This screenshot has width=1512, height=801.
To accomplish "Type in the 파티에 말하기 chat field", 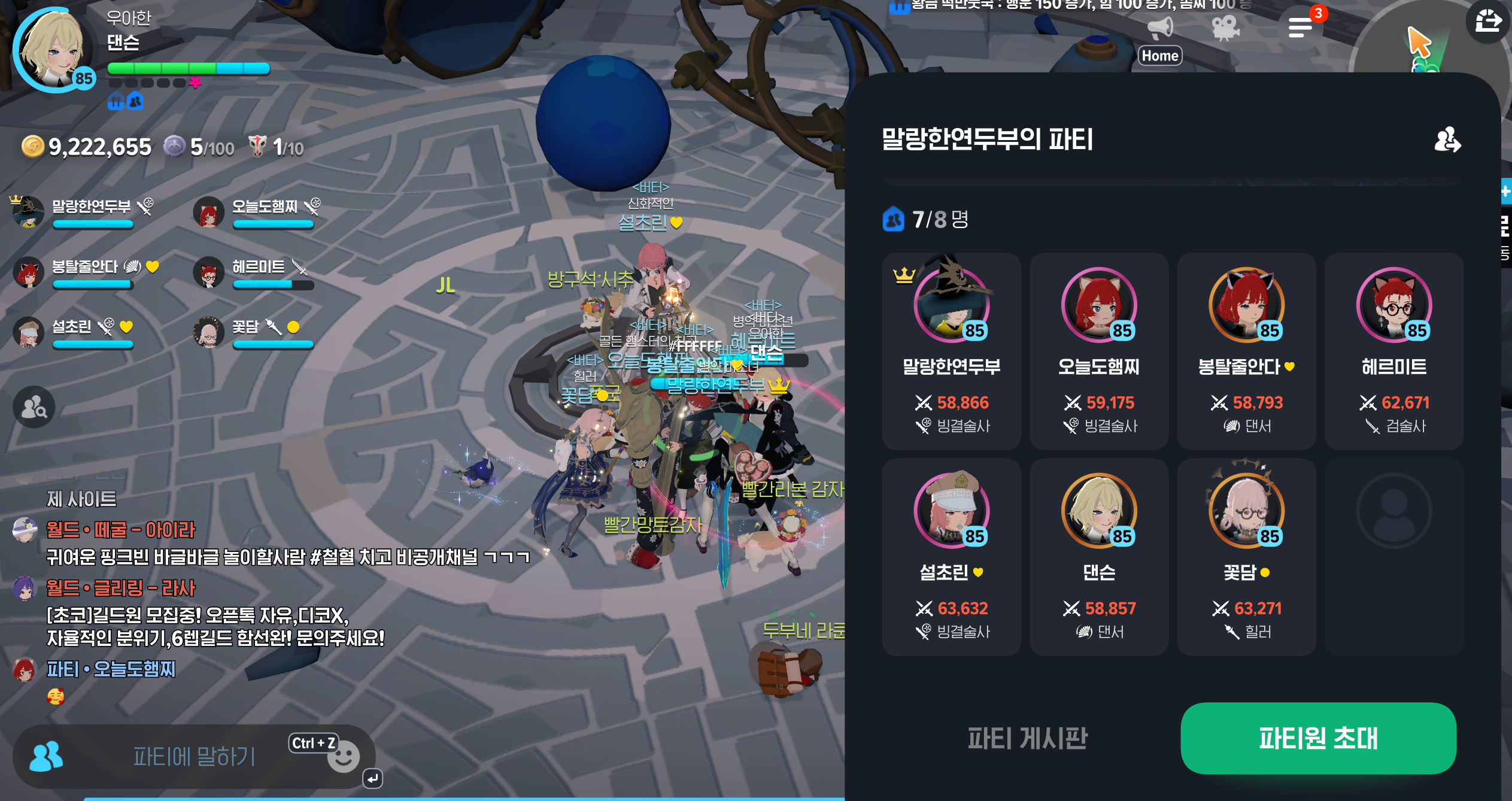I will pyautogui.click(x=194, y=757).
